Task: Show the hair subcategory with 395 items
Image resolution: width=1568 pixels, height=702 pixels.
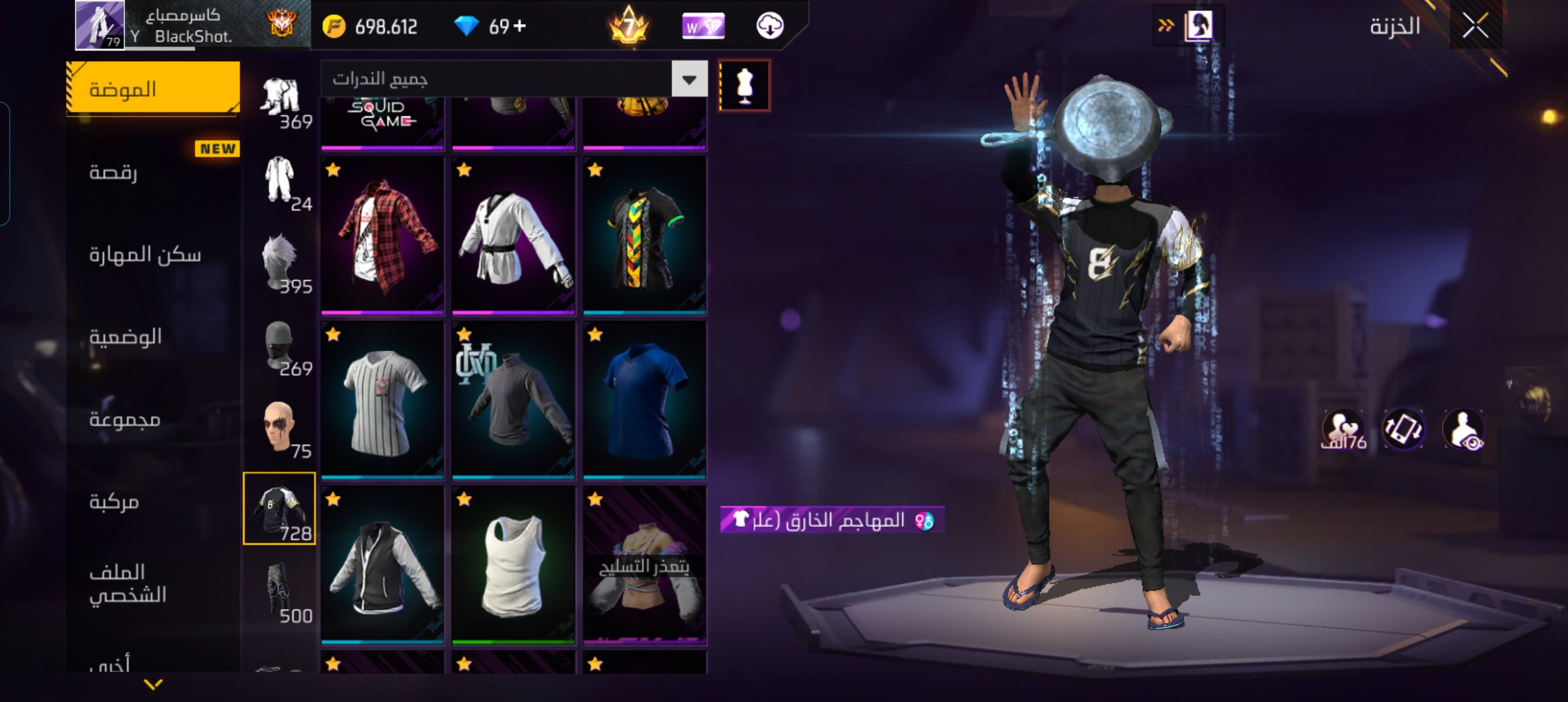Action: point(280,263)
